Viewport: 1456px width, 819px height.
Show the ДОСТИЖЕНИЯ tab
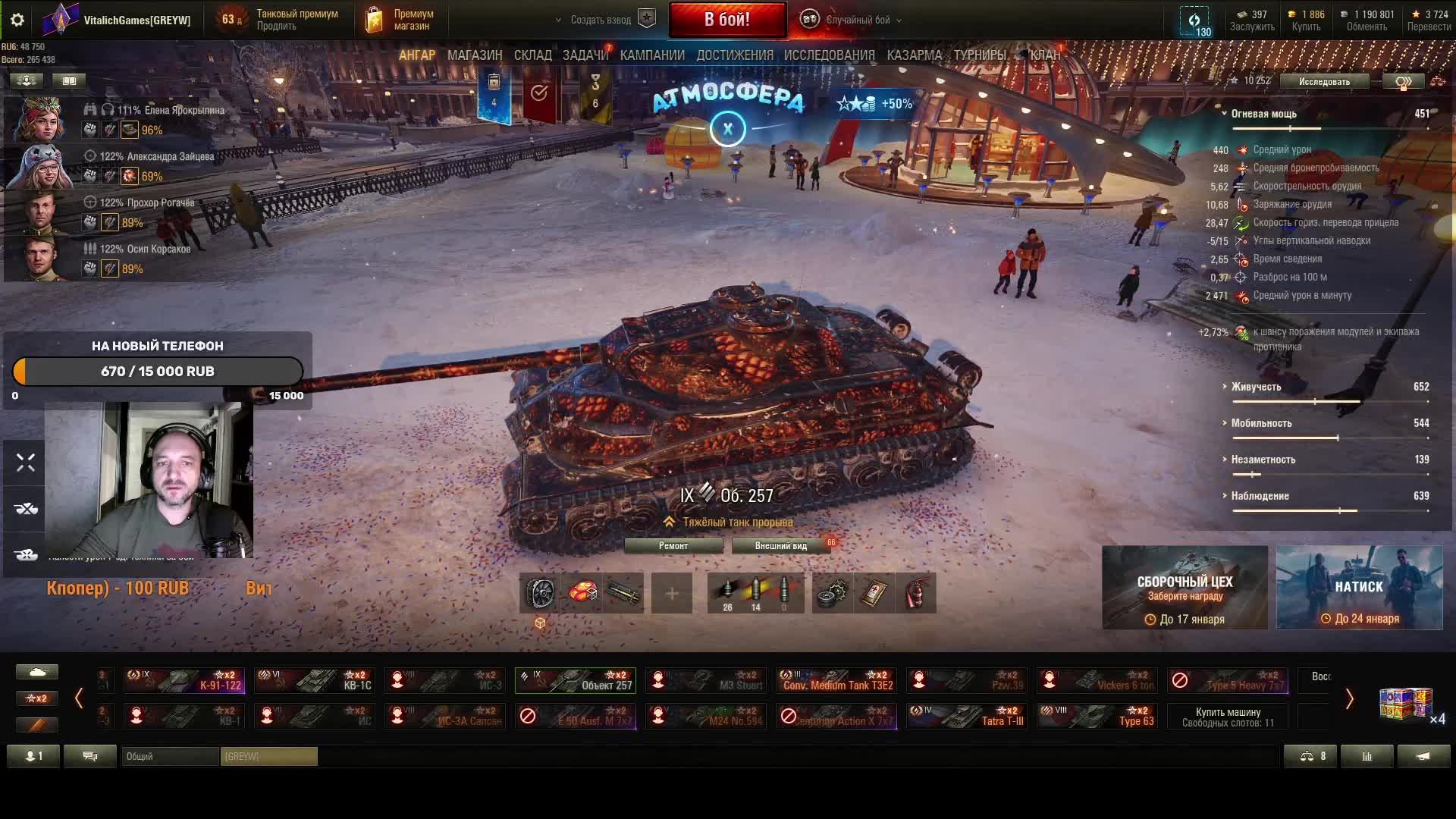coord(734,55)
